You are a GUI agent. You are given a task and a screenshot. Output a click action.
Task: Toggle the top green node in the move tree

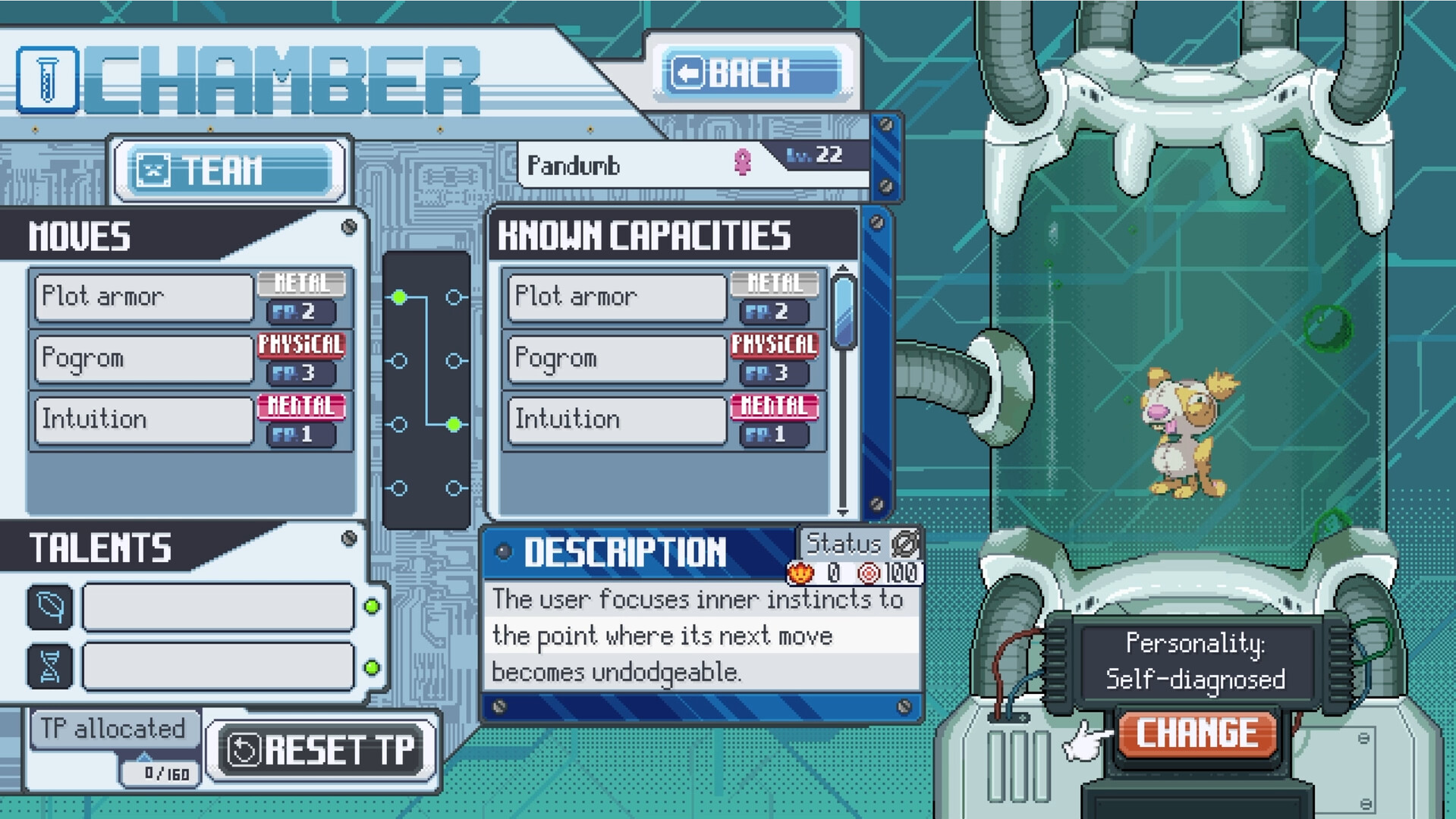click(400, 298)
